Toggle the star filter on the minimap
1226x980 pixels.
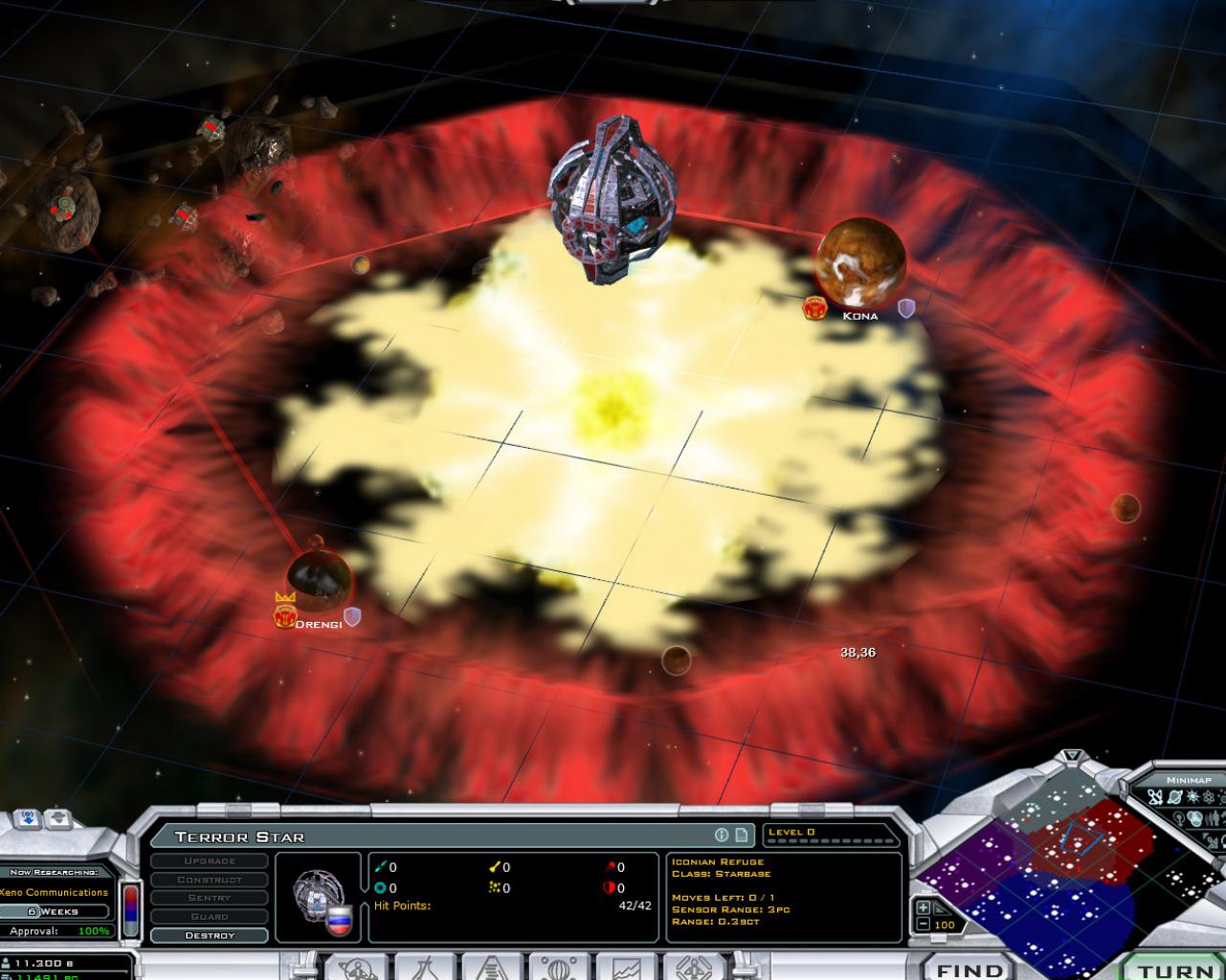tap(1193, 796)
